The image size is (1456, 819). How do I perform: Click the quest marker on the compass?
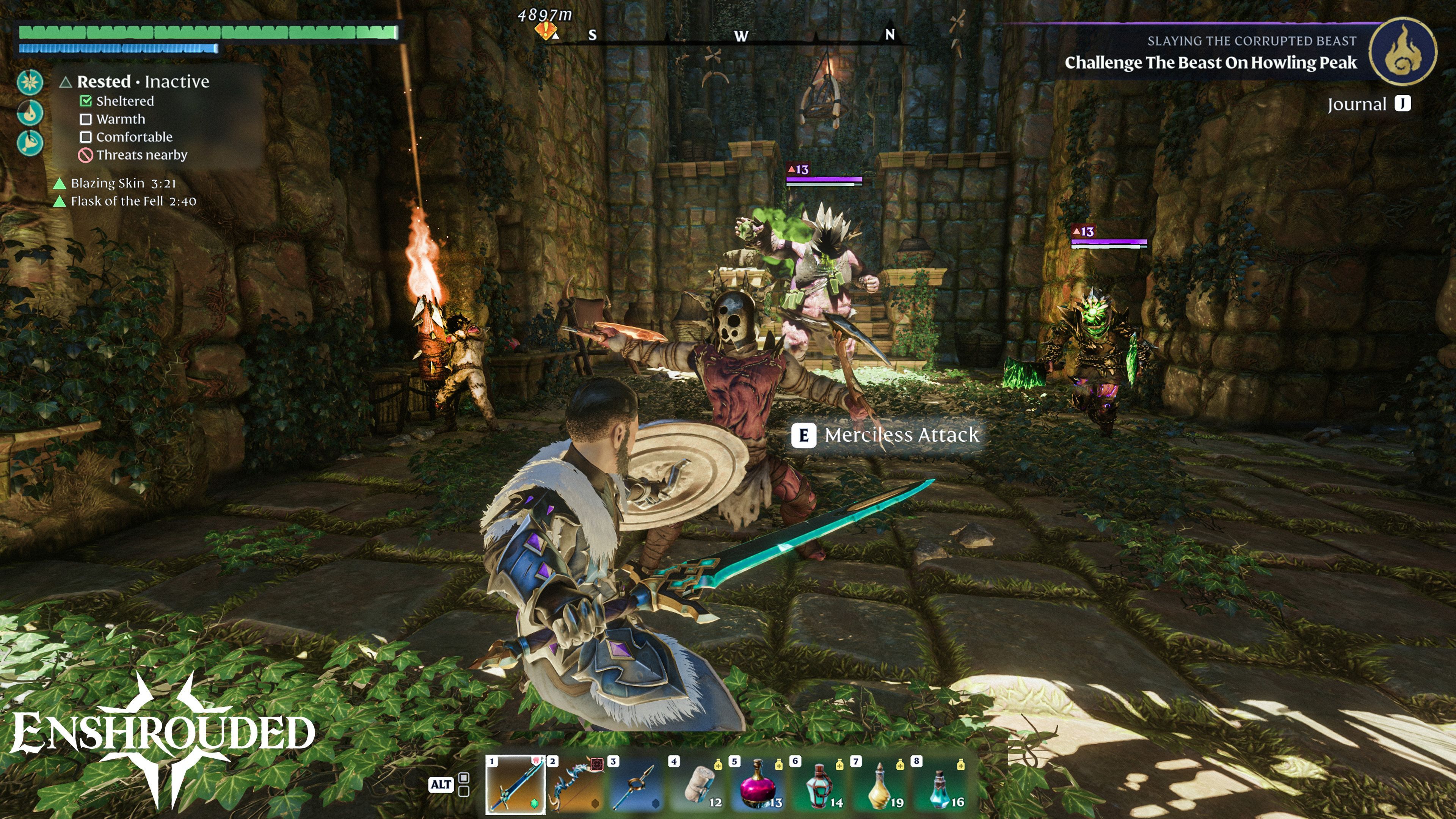coord(546,31)
